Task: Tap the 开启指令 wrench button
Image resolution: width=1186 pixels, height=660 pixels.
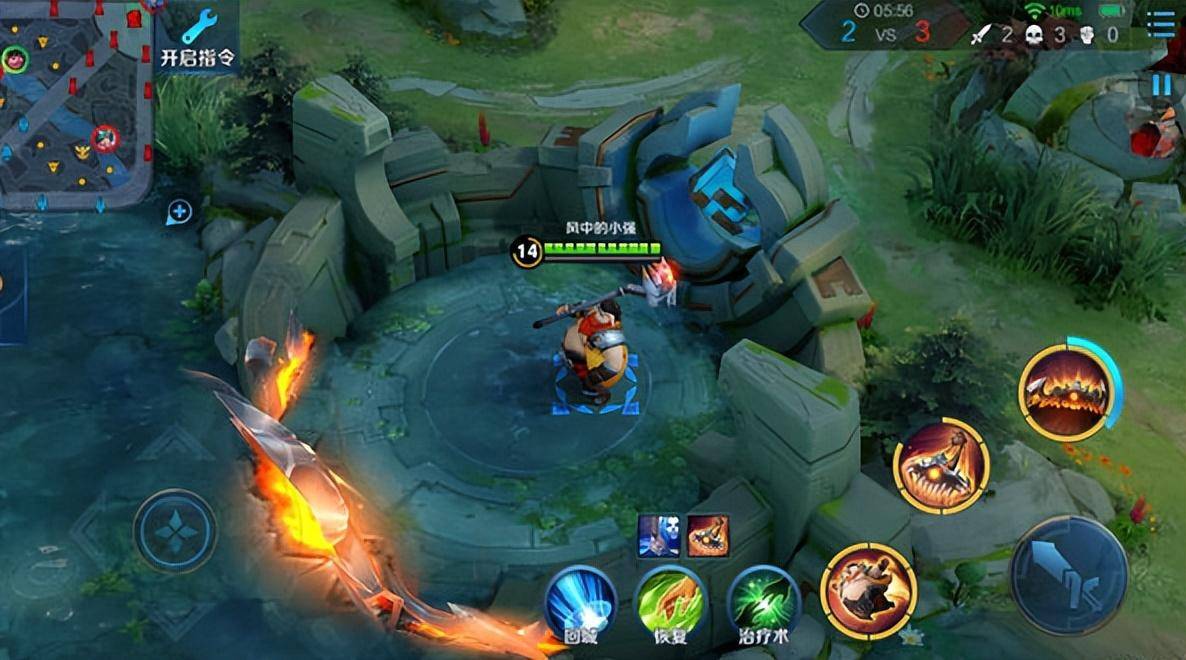Action: click(x=198, y=37)
